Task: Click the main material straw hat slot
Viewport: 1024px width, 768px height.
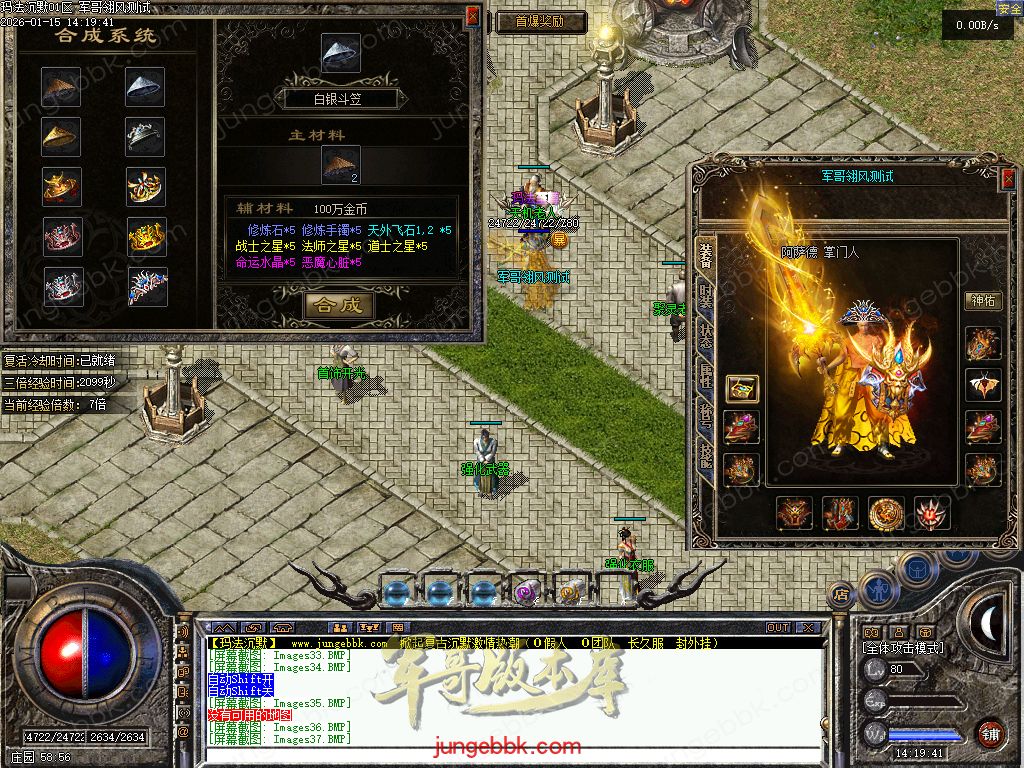Action: point(340,165)
